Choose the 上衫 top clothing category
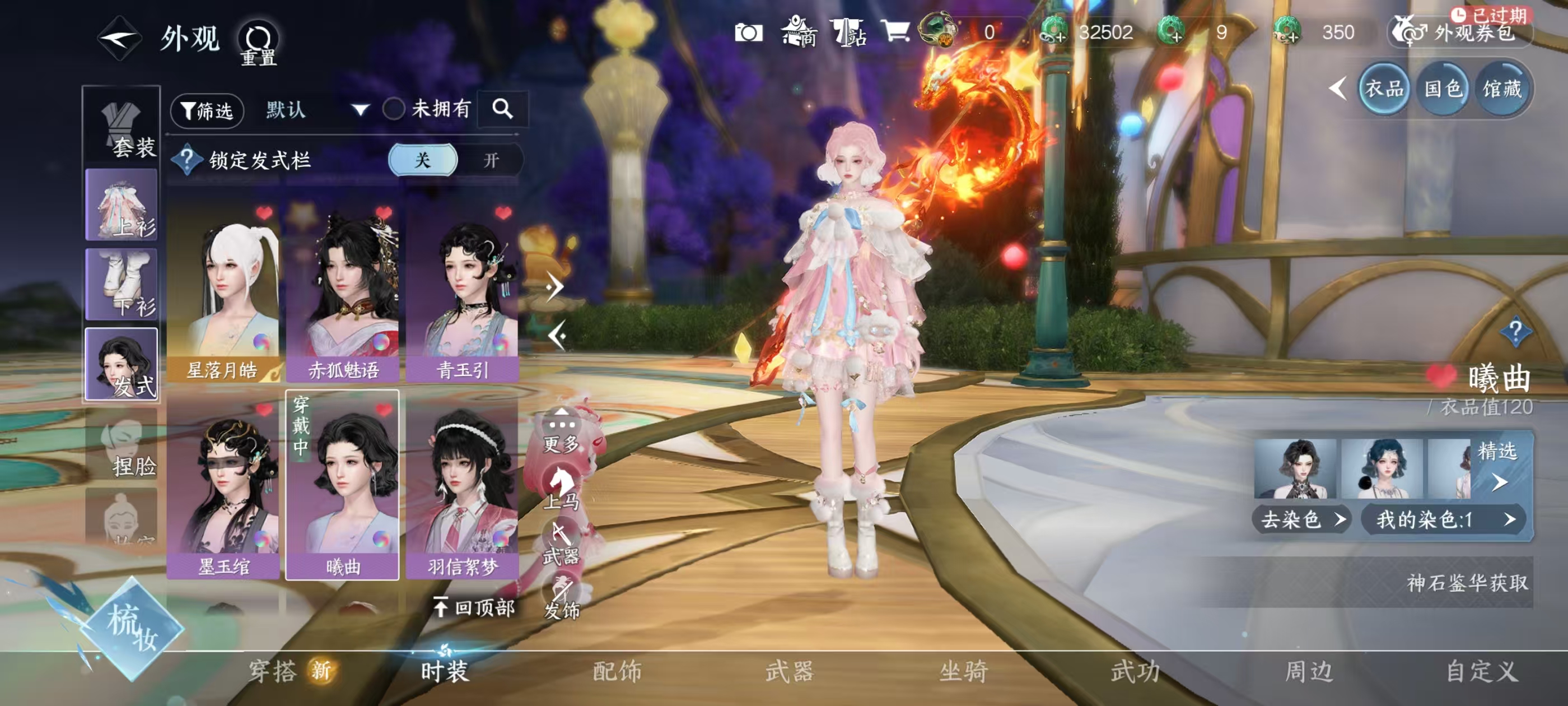This screenshot has width=1568, height=706. (122, 205)
